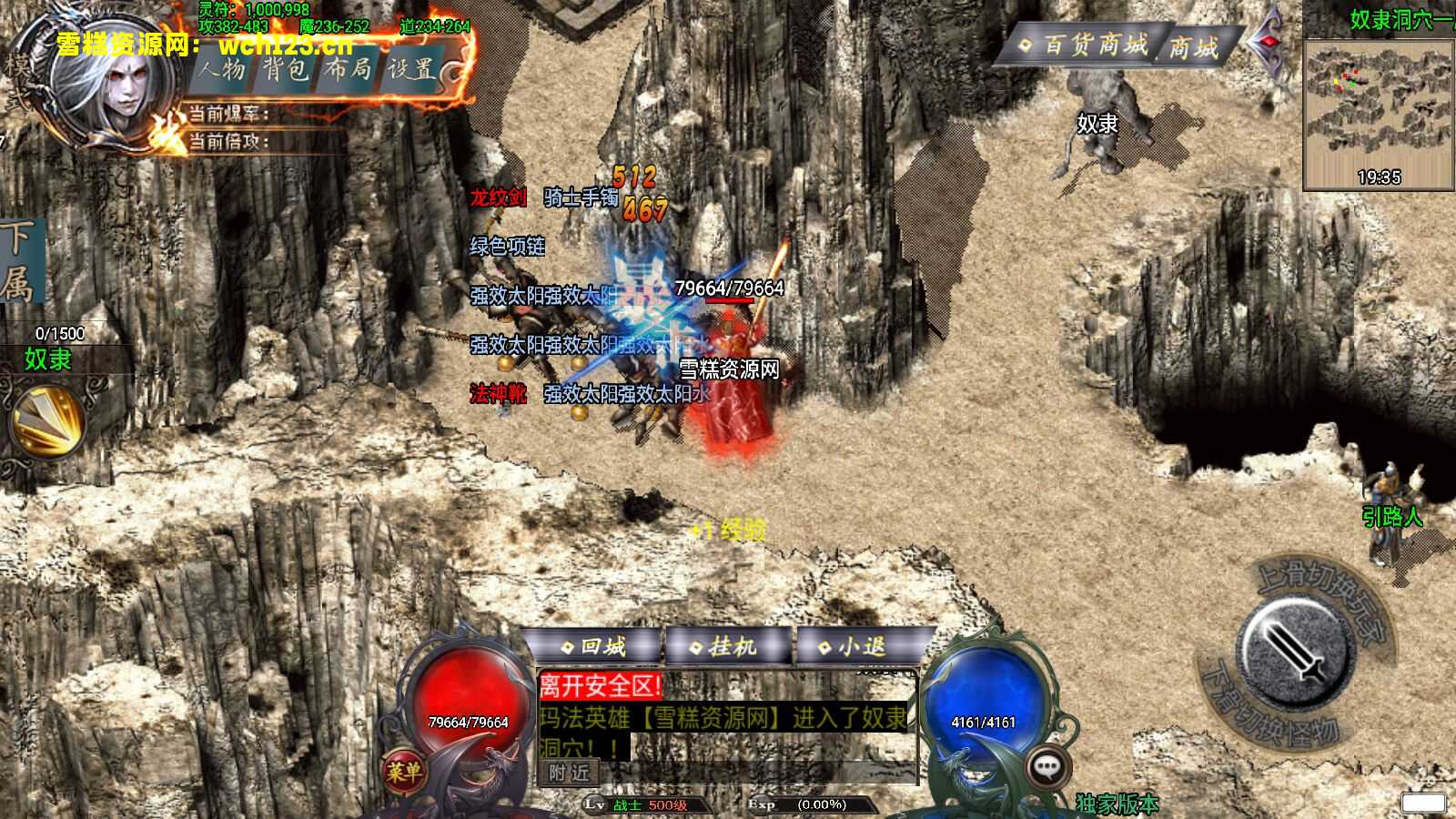Open the chat speech-bubble icon

tap(1050, 767)
